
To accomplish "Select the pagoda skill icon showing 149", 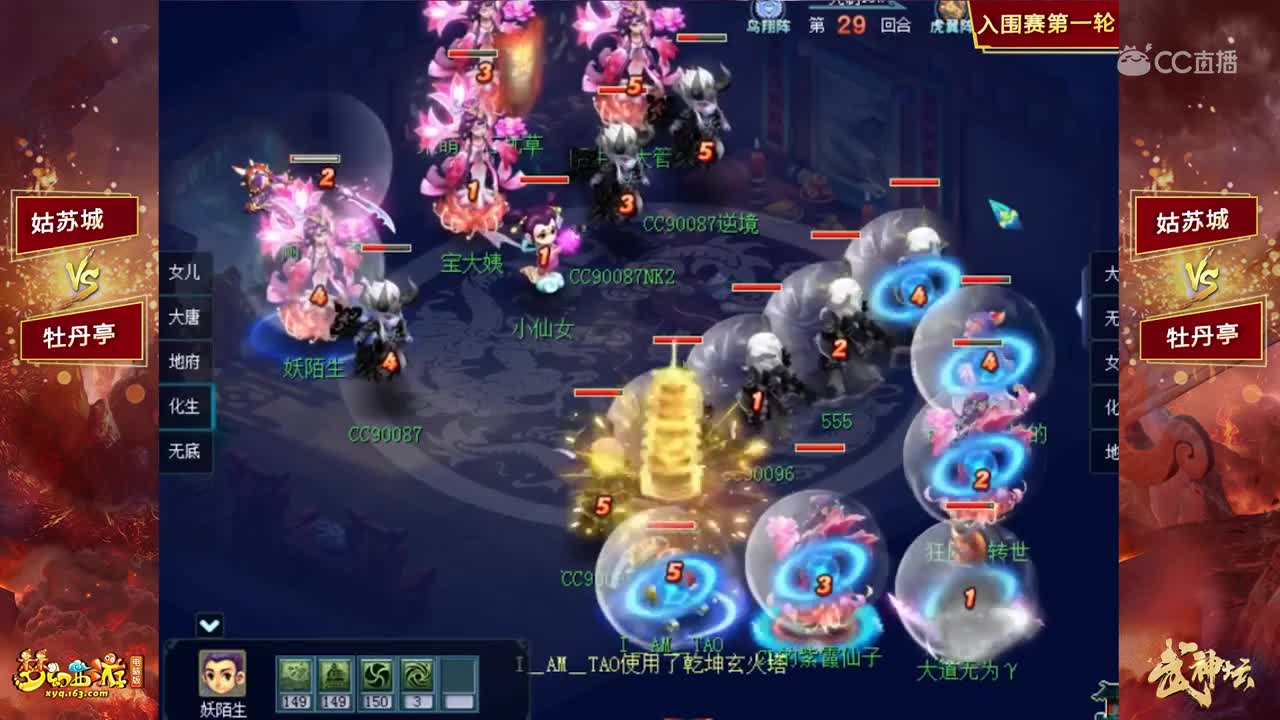I will click(334, 676).
